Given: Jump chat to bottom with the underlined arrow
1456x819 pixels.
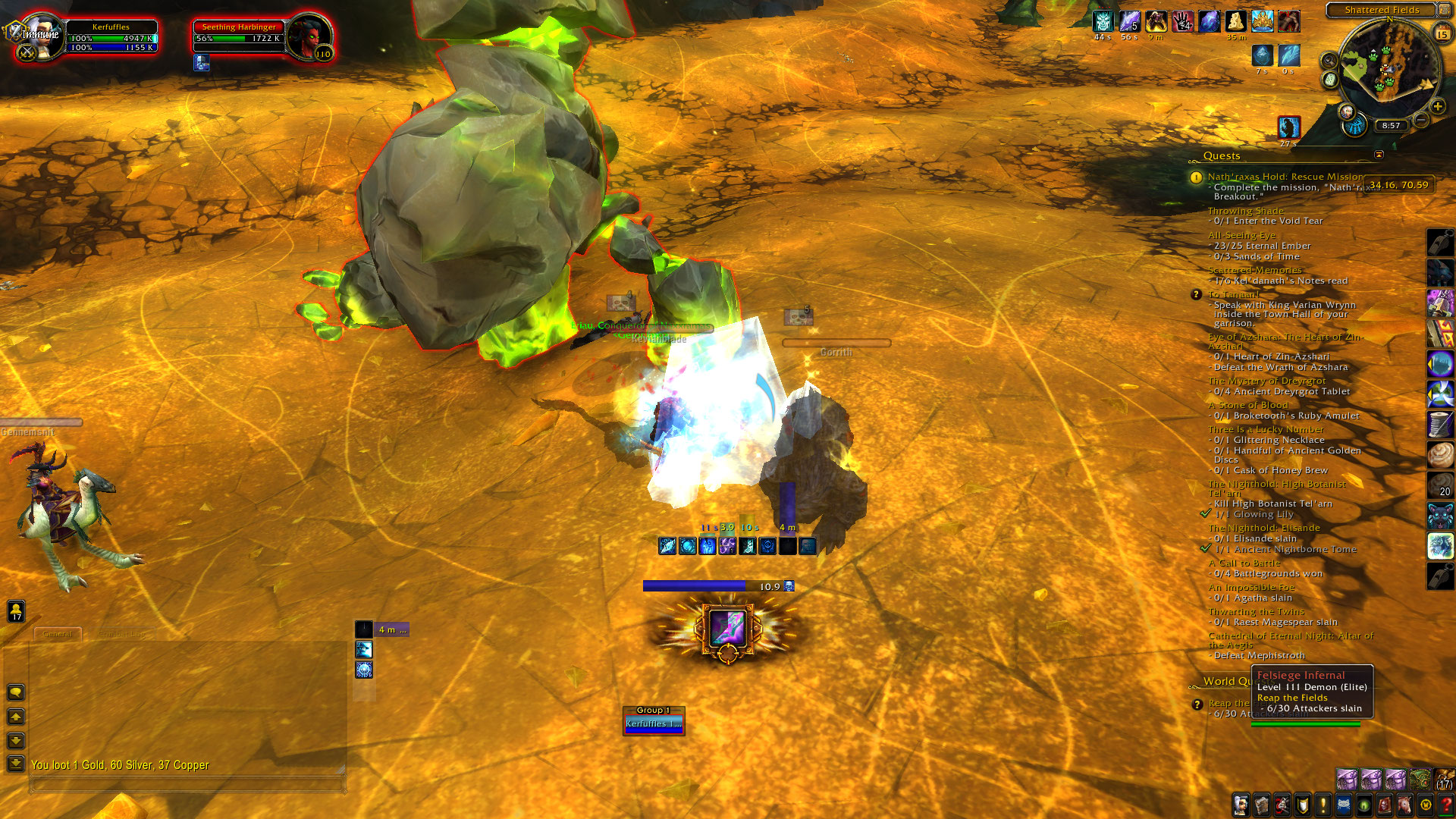Looking at the screenshot, I should 16,763.
